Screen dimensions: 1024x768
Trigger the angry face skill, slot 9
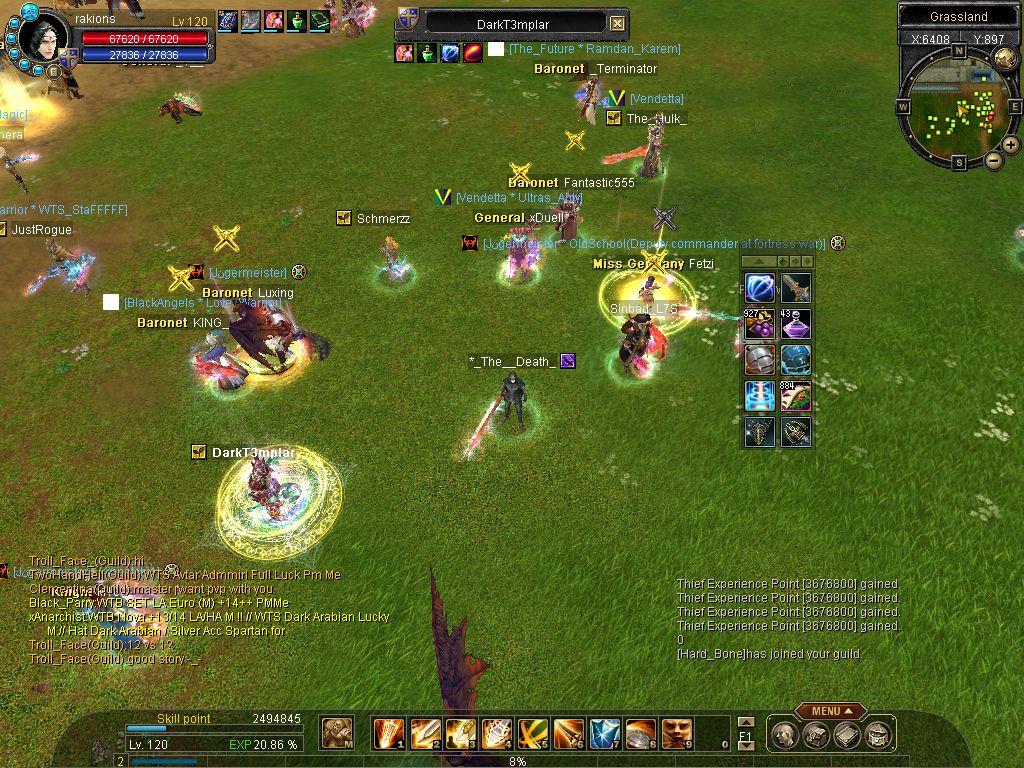[x=677, y=734]
